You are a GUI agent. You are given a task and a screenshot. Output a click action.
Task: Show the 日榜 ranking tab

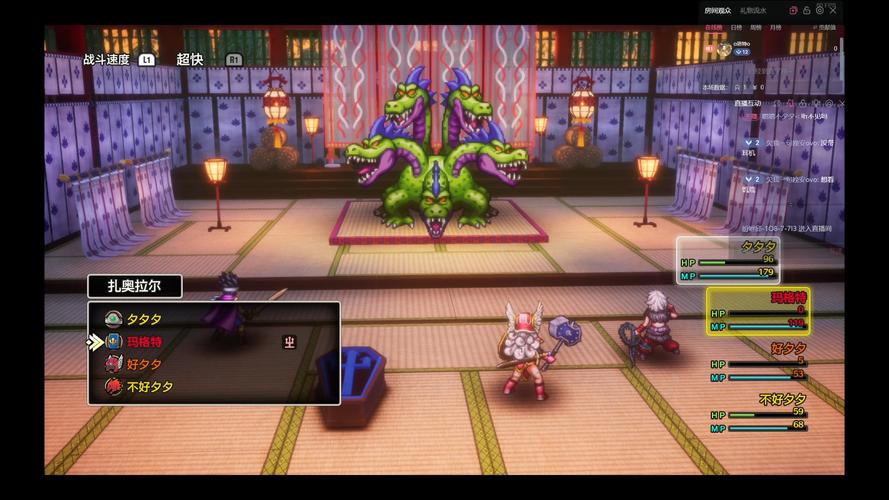click(736, 28)
